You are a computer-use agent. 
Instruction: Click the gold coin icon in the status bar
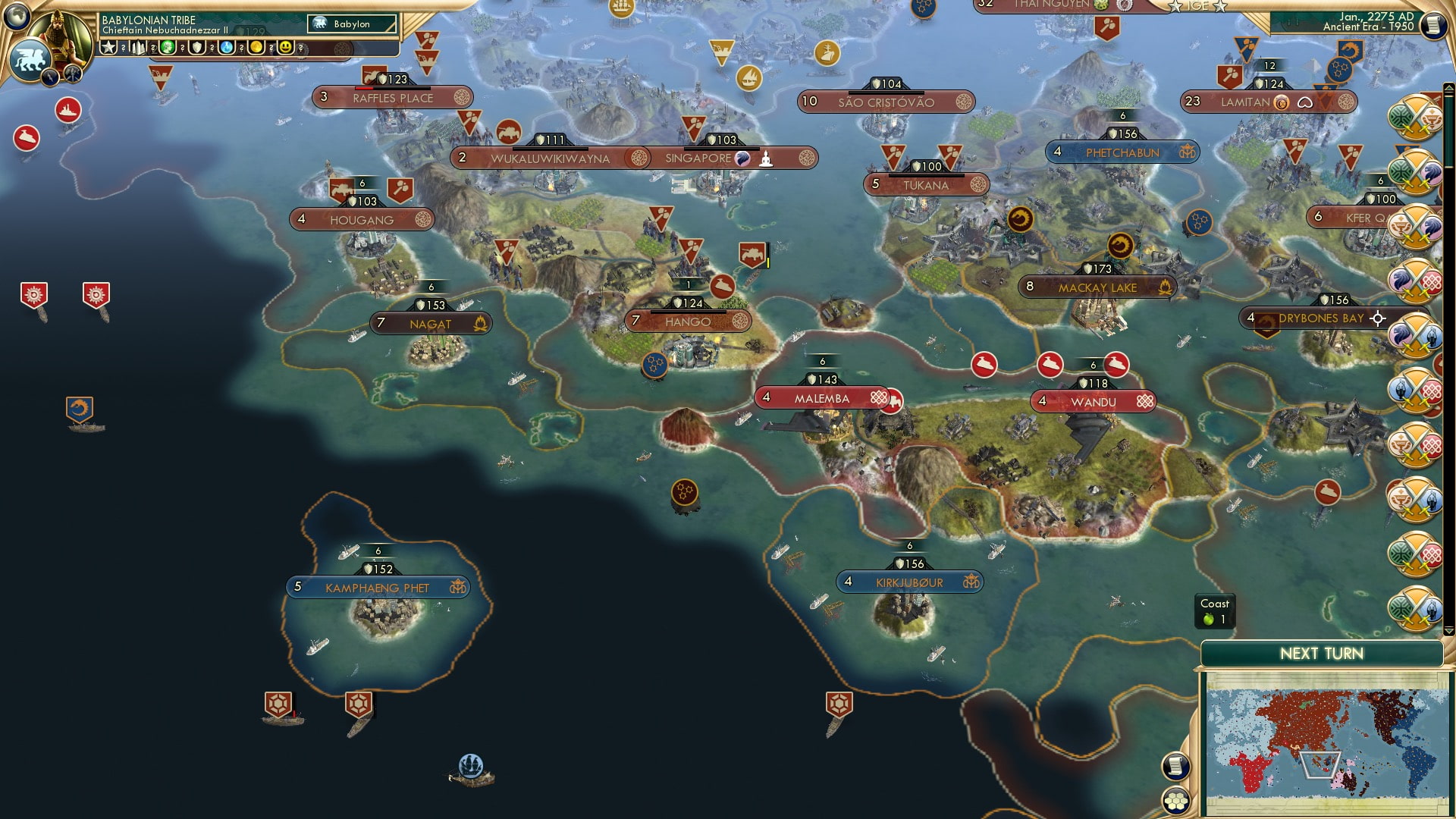pyautogui.click(x=256, y=47)
